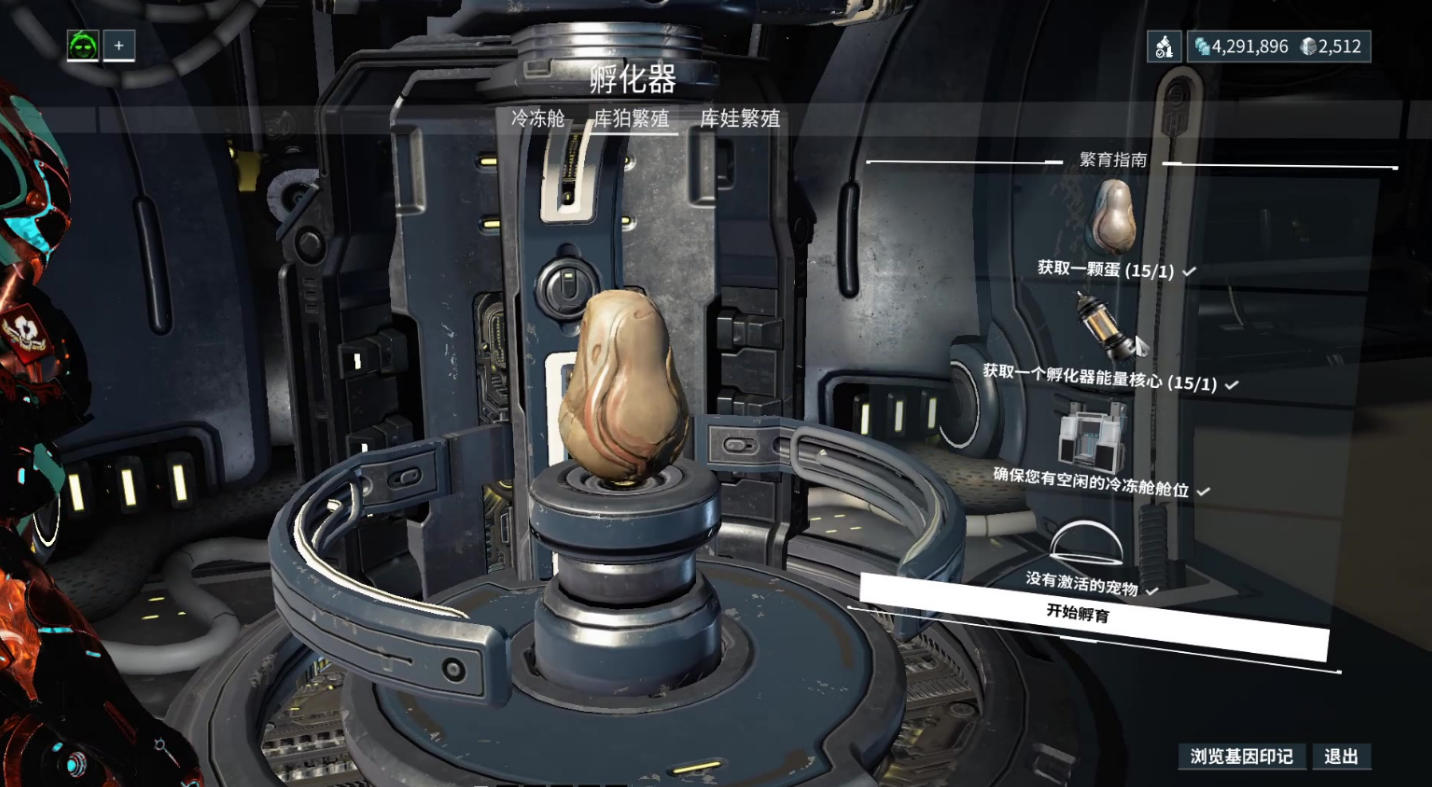Select the 库狛繁殖 tab
Viewport: 1432px width, 787px height.
click(x=631, y=119)
